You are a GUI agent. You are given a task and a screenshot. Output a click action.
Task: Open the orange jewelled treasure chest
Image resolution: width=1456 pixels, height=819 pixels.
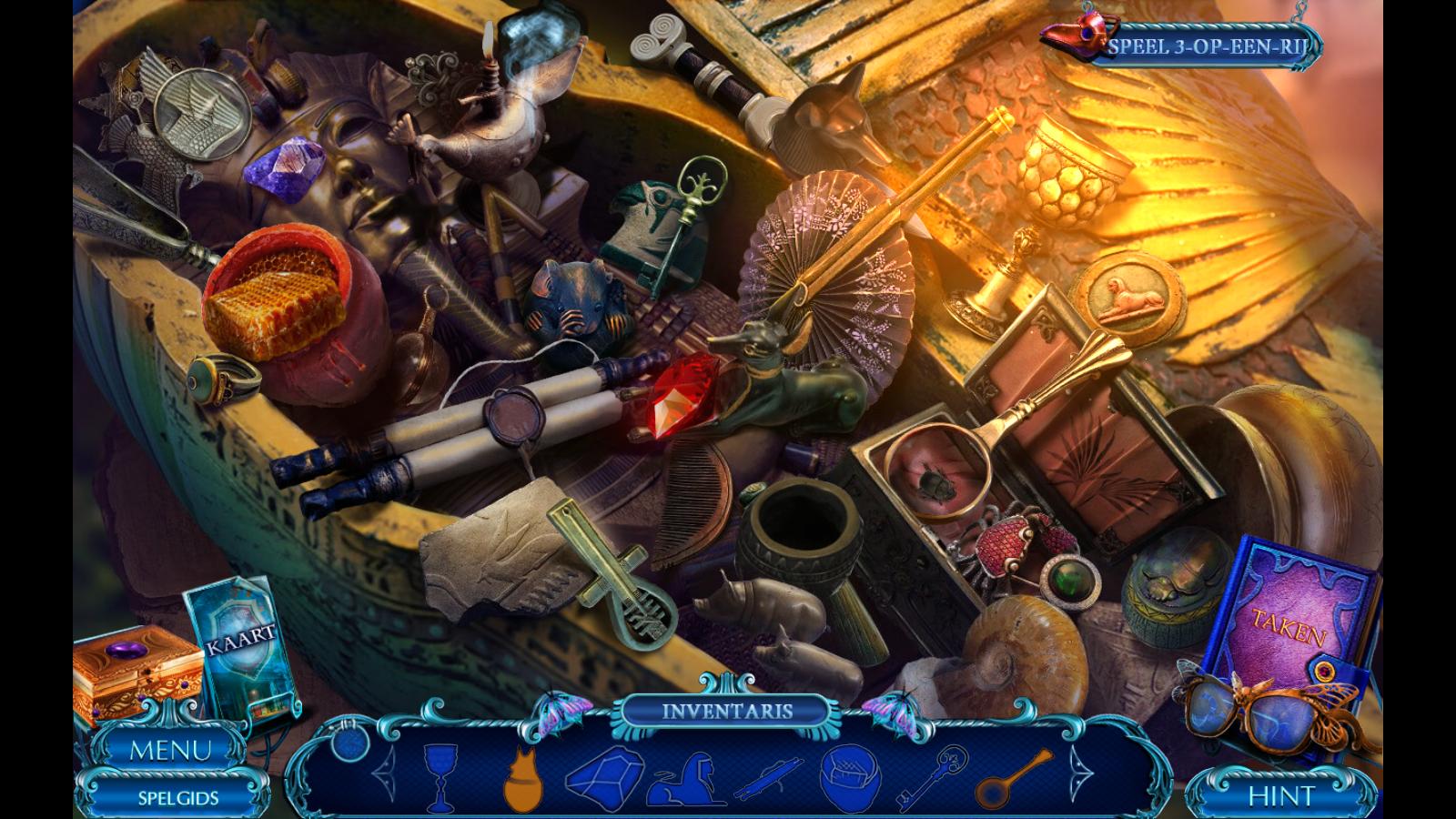tap(136, 674)
